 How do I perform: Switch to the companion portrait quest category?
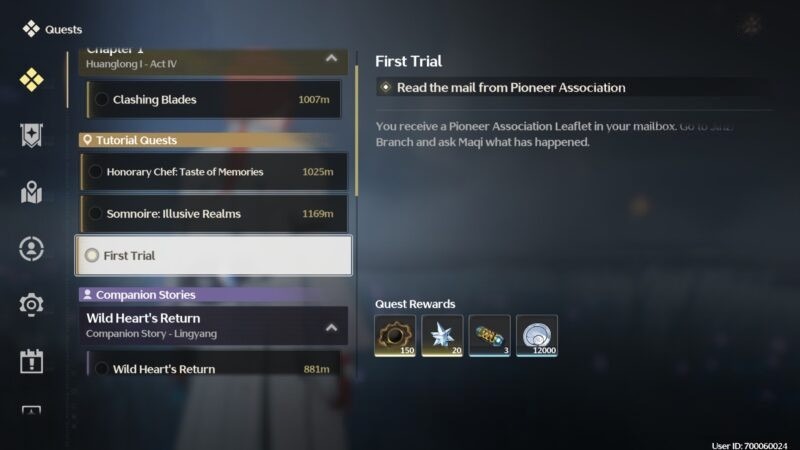click(x=31, y=248)
